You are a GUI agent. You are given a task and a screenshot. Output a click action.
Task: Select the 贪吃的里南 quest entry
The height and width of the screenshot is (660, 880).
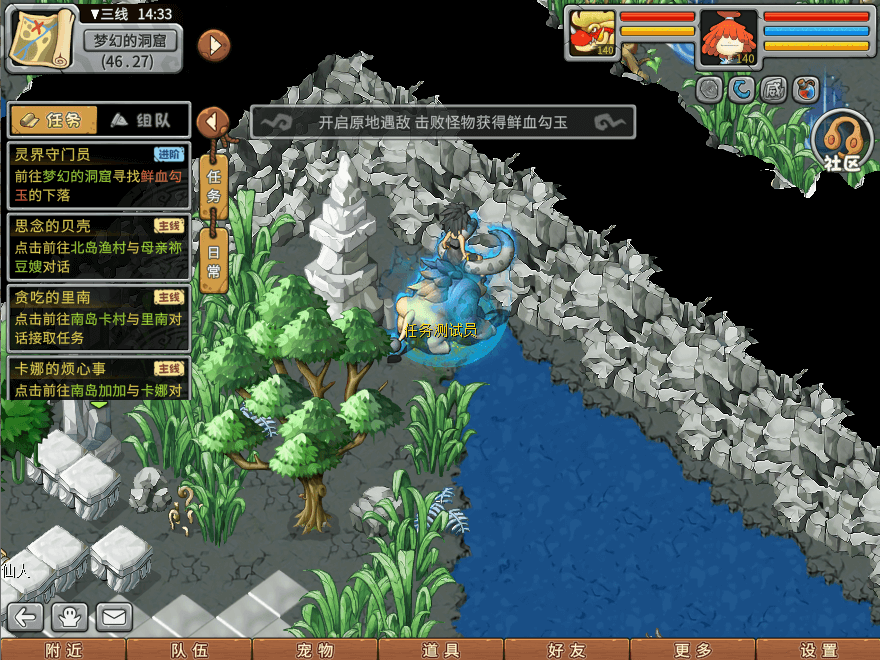click(98, 317)
